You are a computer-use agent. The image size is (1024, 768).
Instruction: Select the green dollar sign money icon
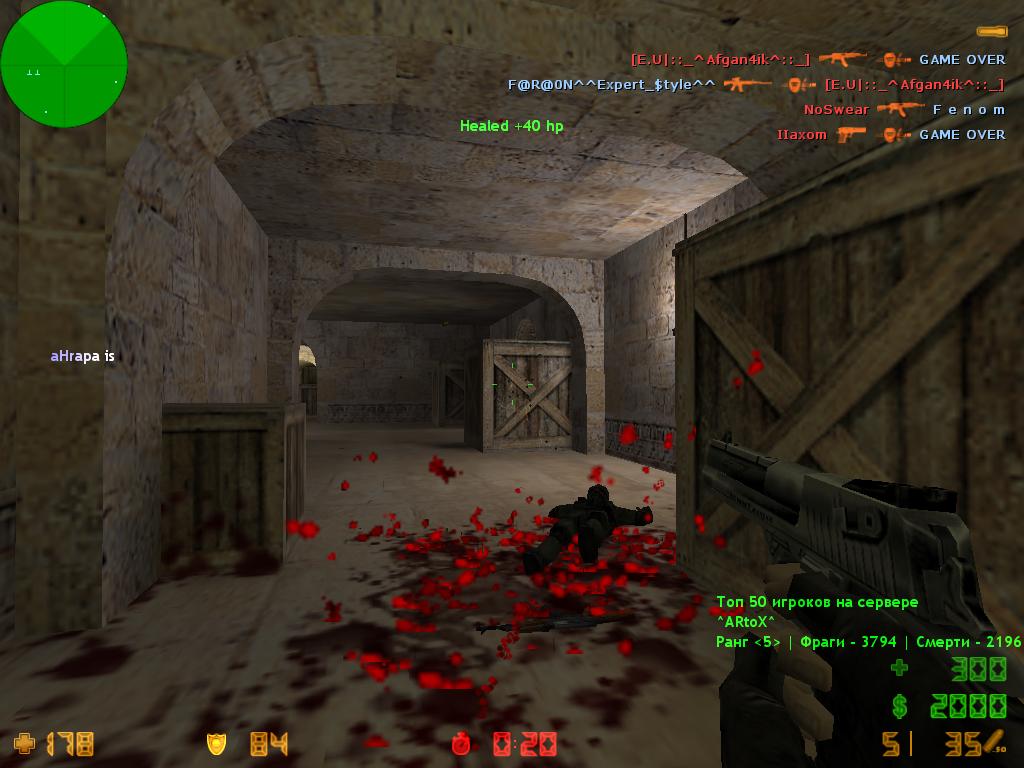coord(900,707)
